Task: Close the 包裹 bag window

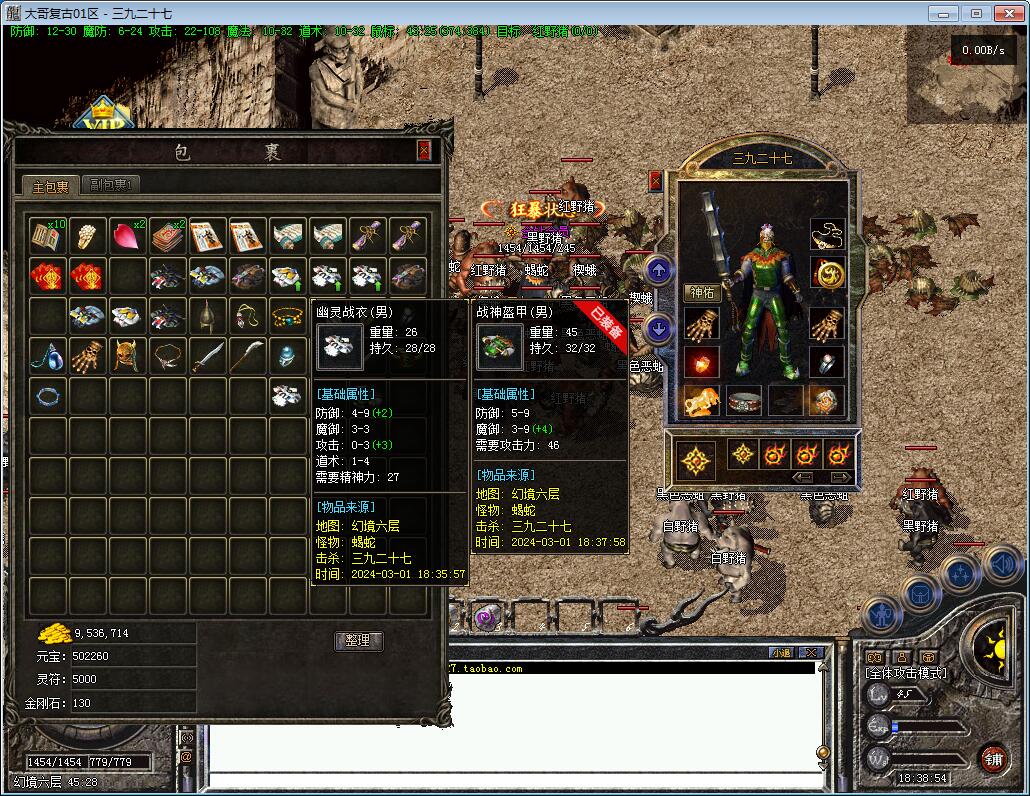Action: (x=424, y=150)
